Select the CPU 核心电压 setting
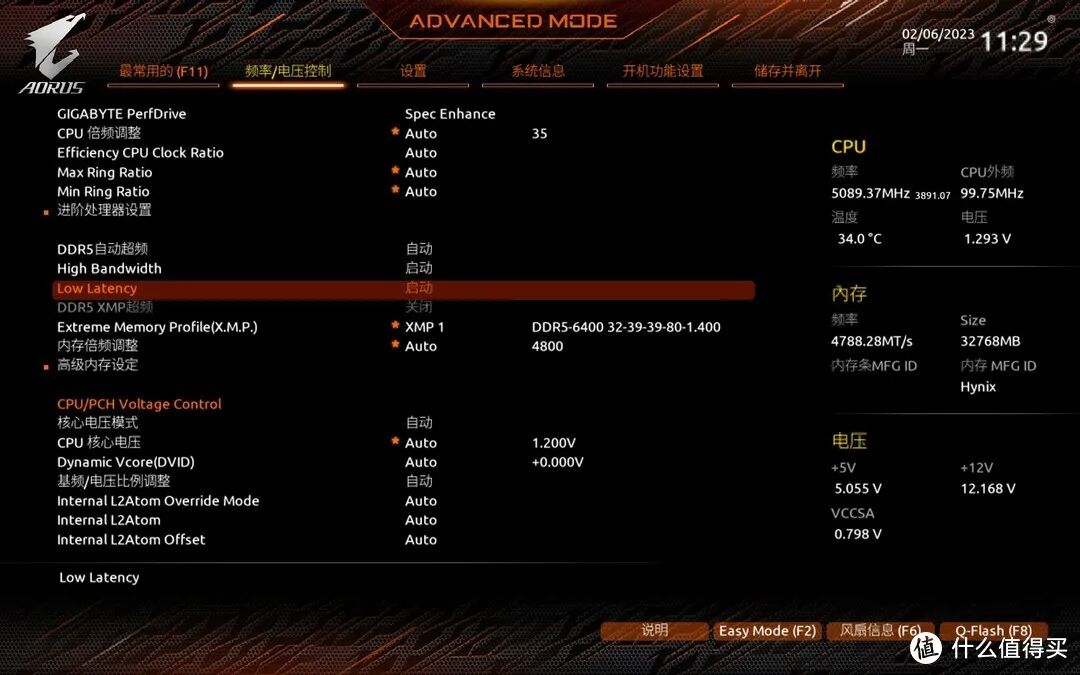The height and width of the screenshot is (675, 1080). (x=99, y=443)
